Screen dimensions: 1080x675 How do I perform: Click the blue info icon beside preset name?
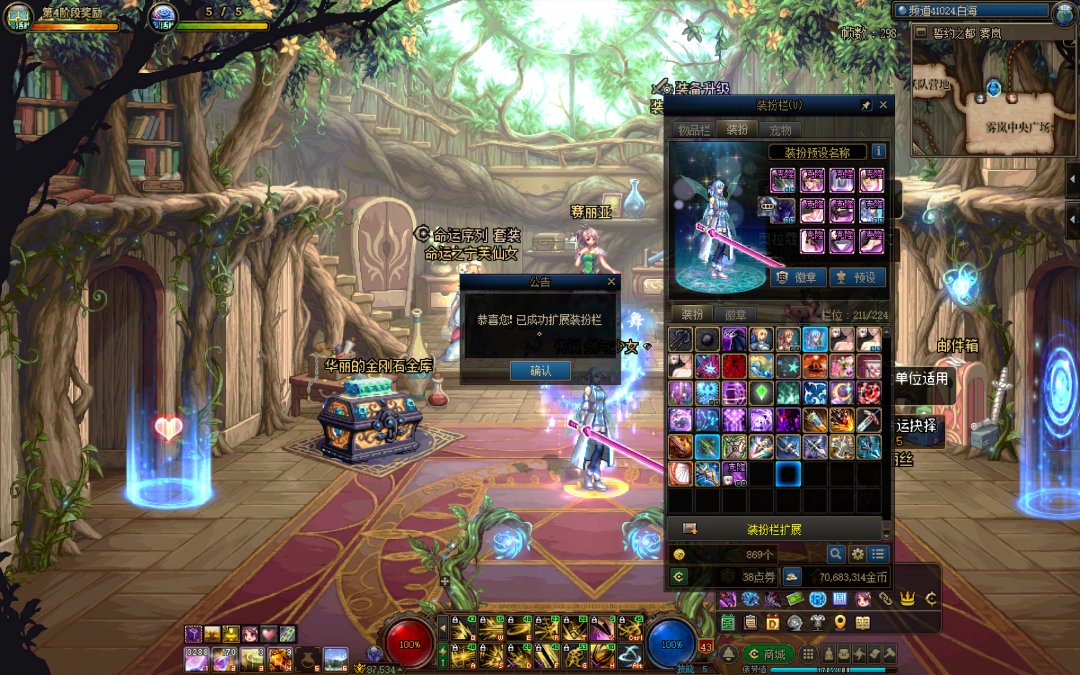879,152
